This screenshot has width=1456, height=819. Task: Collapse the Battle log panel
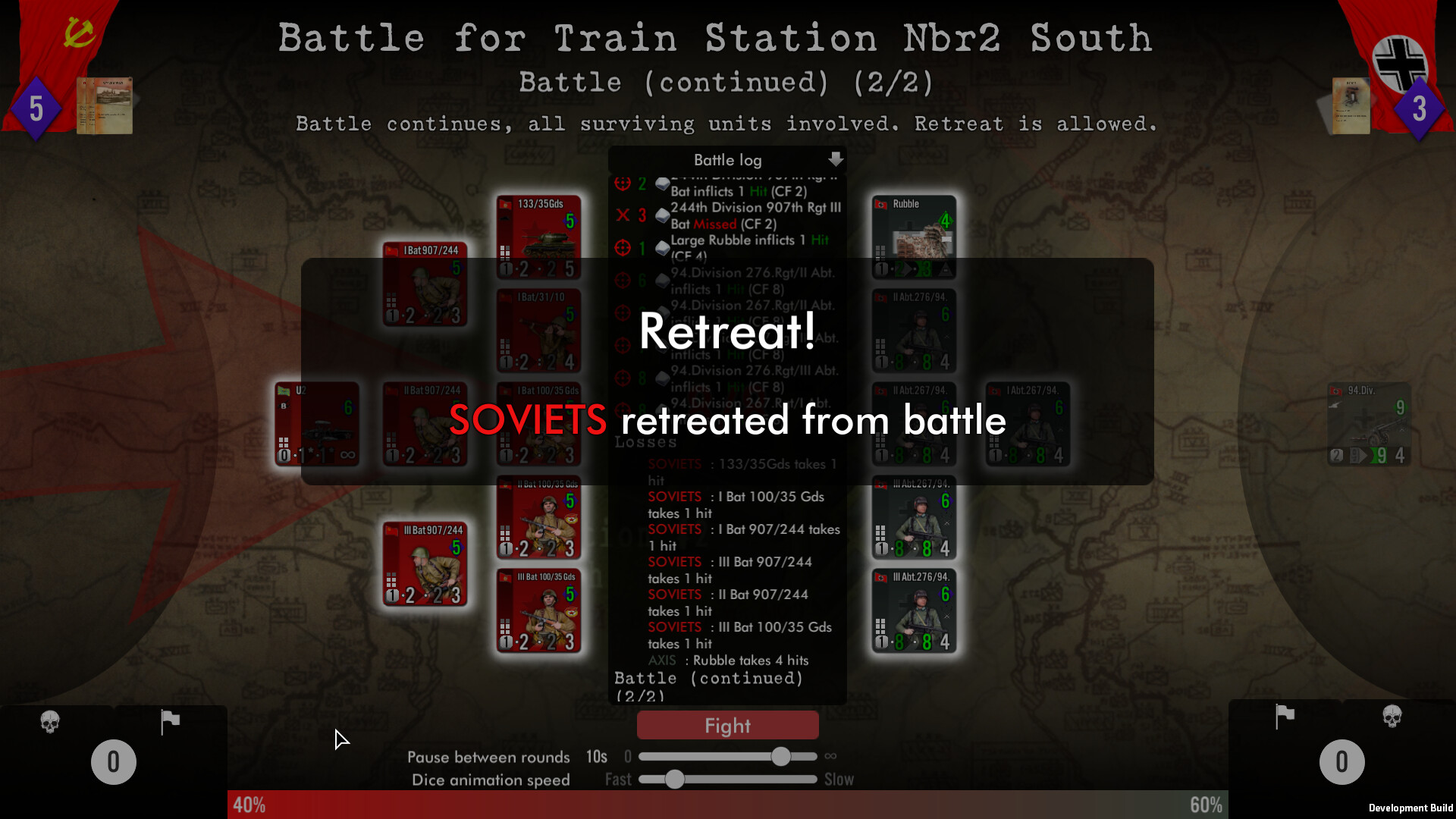tap(836, 159)
